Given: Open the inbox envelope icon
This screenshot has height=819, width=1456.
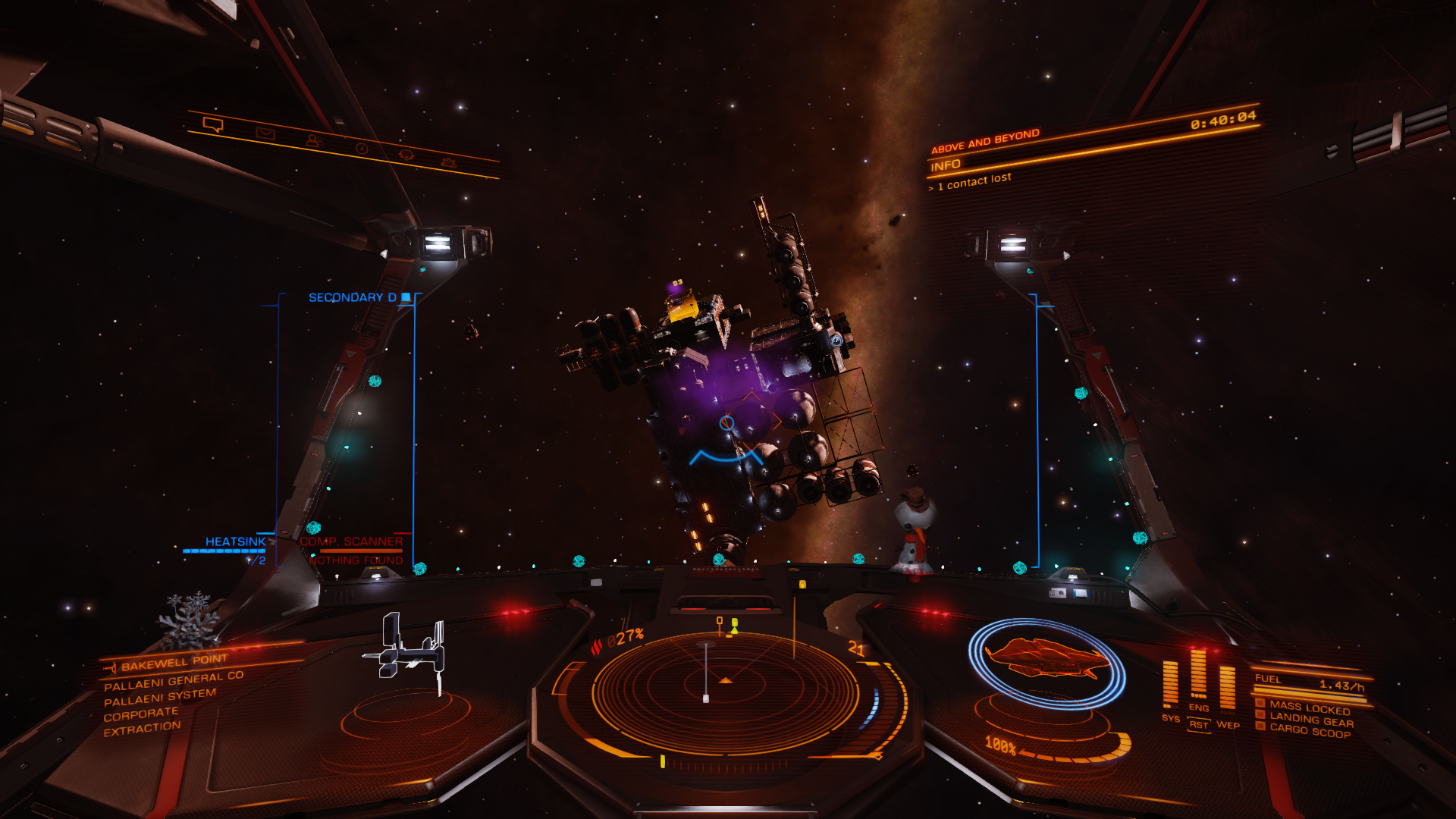Looking at the screenshot, I should click(264, 134).
